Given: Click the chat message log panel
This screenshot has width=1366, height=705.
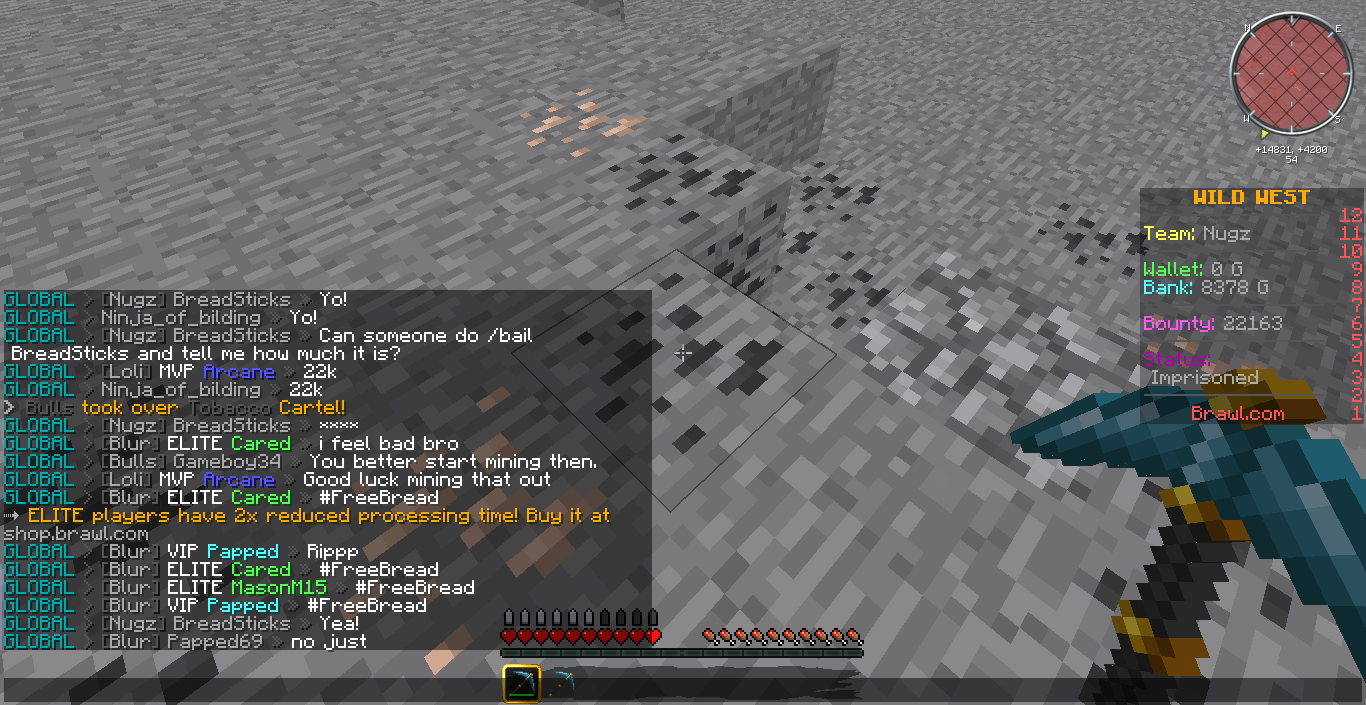Looking at the screenshot, I should (x=326, y=470).
